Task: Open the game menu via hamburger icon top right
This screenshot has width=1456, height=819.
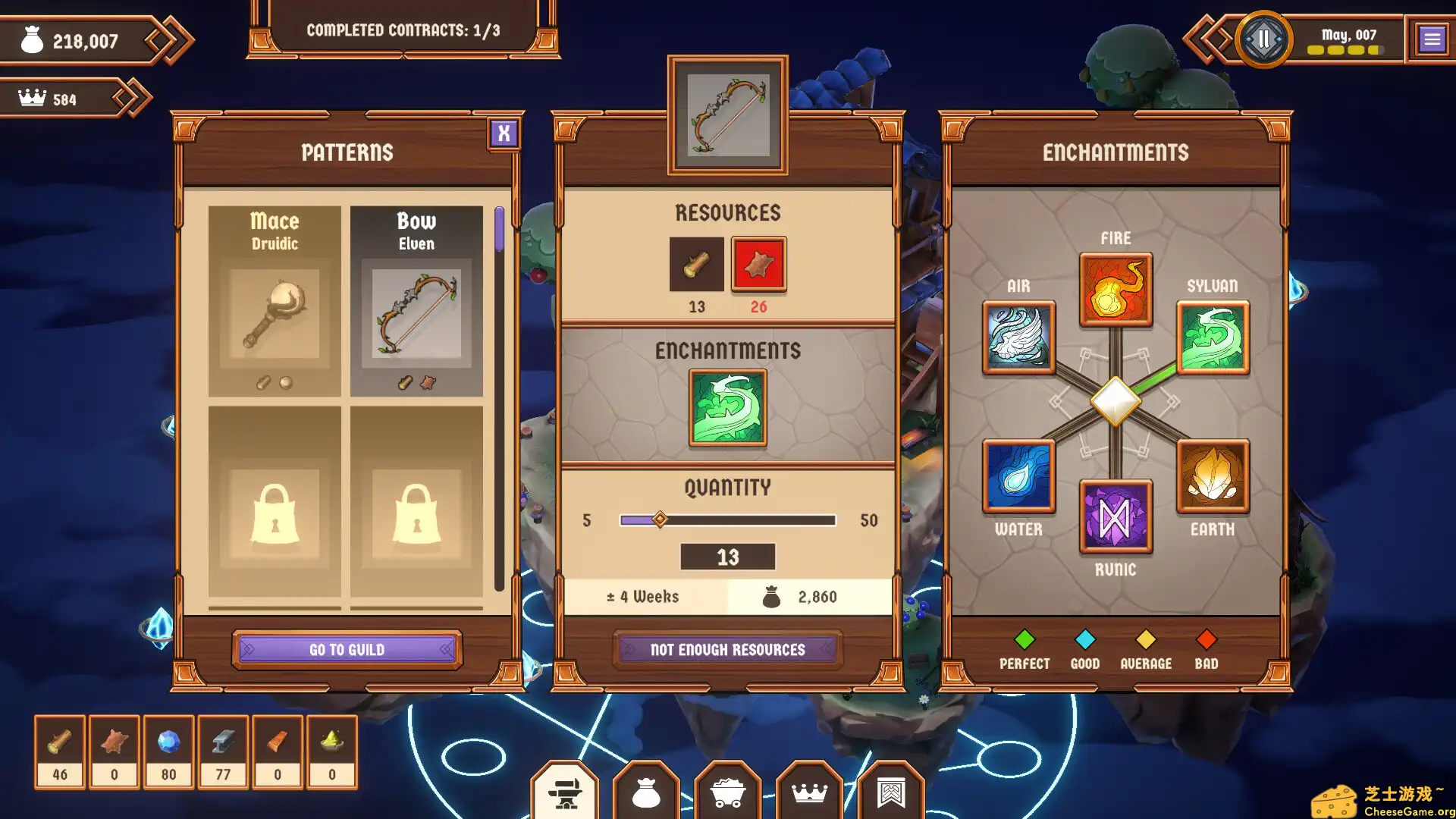Action: pyautogui.click(x=1432, y=39)
